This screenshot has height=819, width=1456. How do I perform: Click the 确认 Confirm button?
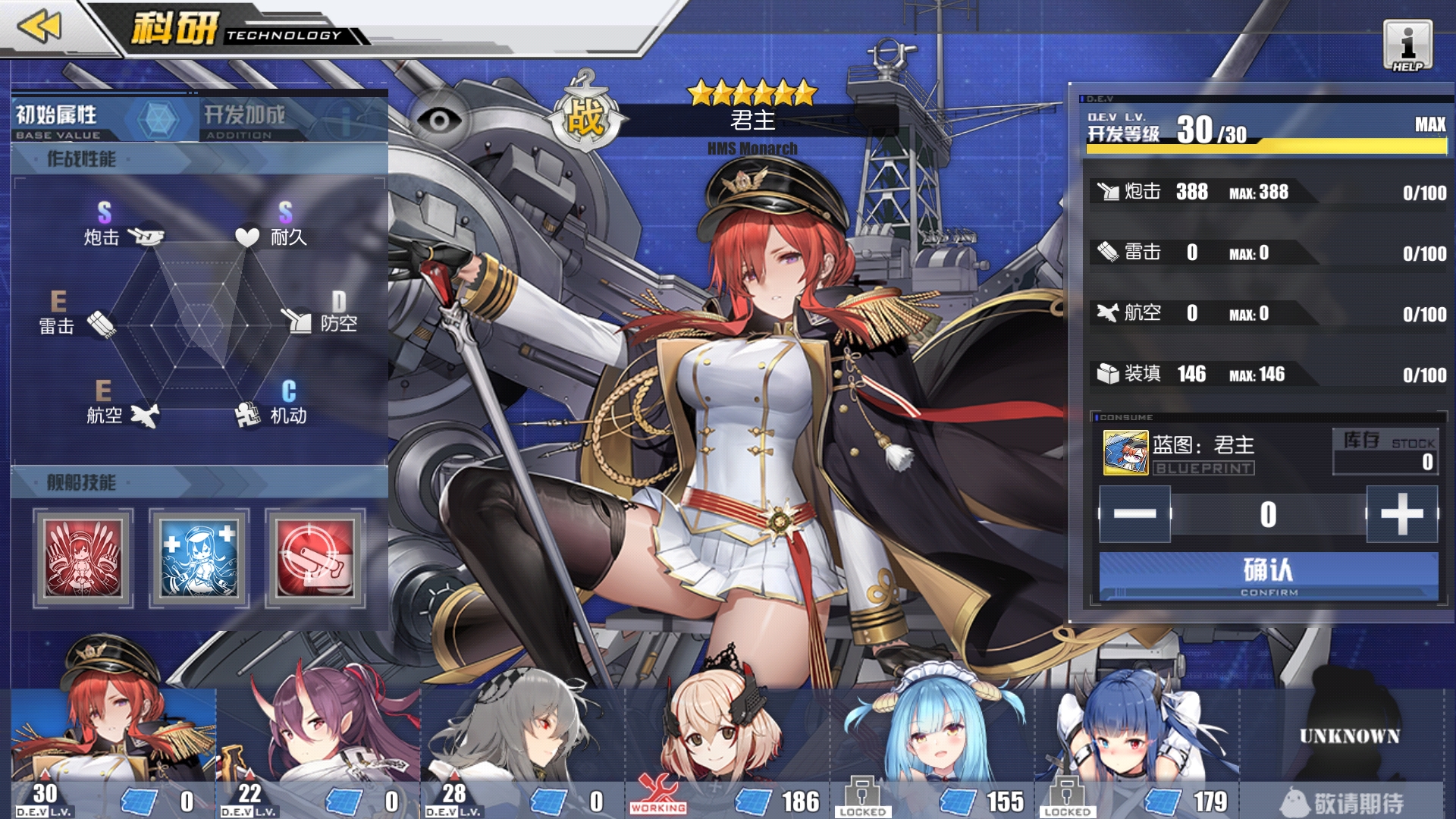coord(1268,576)
